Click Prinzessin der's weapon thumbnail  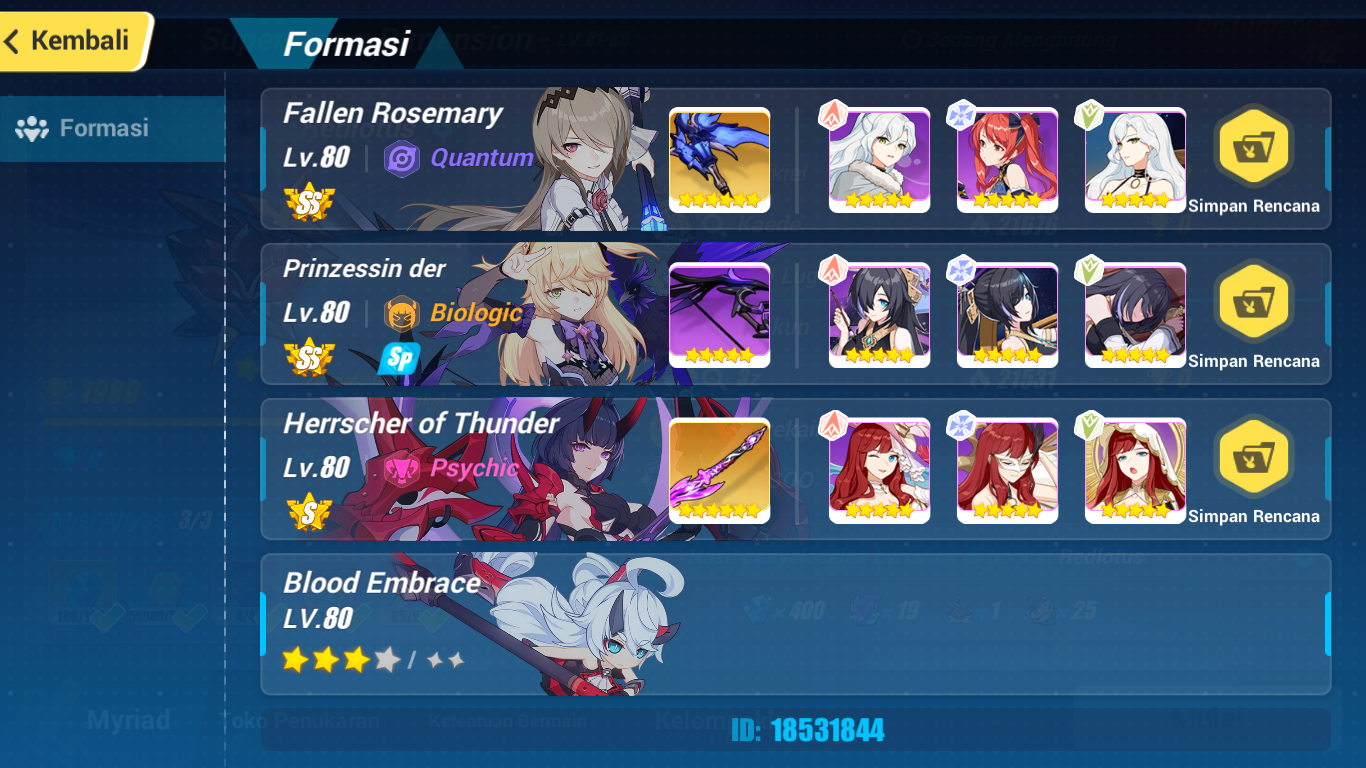[719, 313]
